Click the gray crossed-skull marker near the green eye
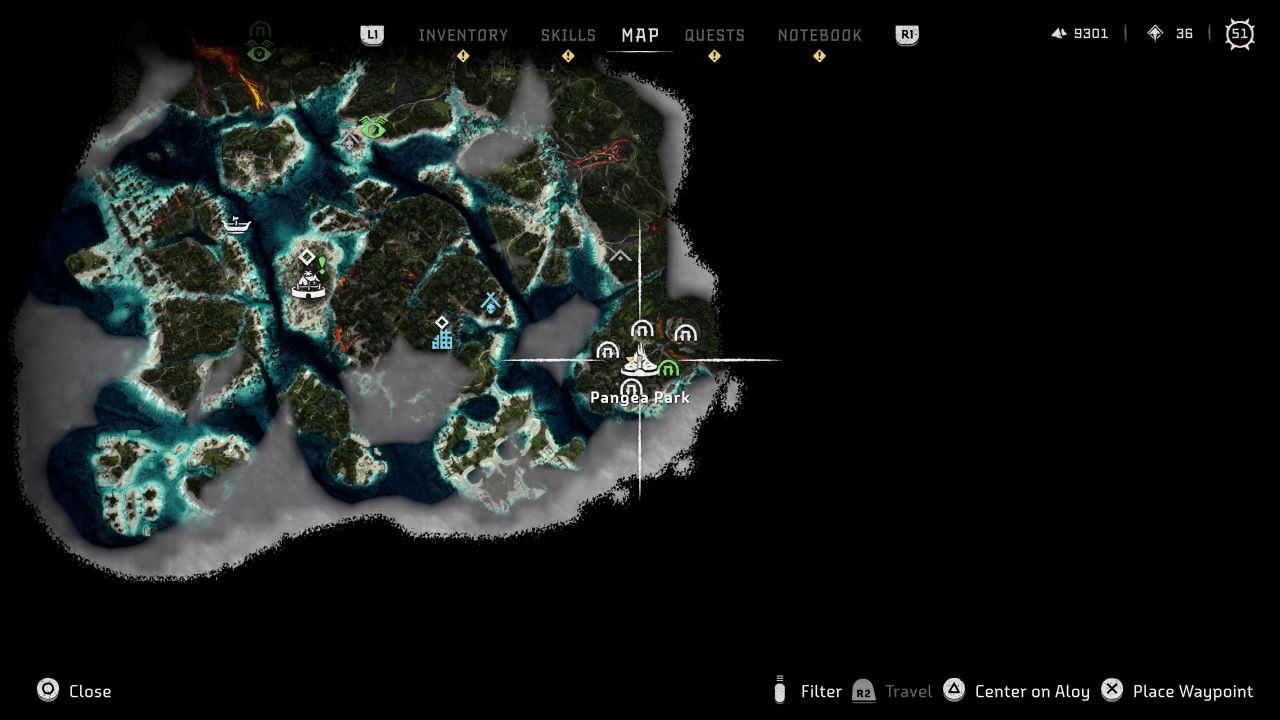 tap(350, 142)
